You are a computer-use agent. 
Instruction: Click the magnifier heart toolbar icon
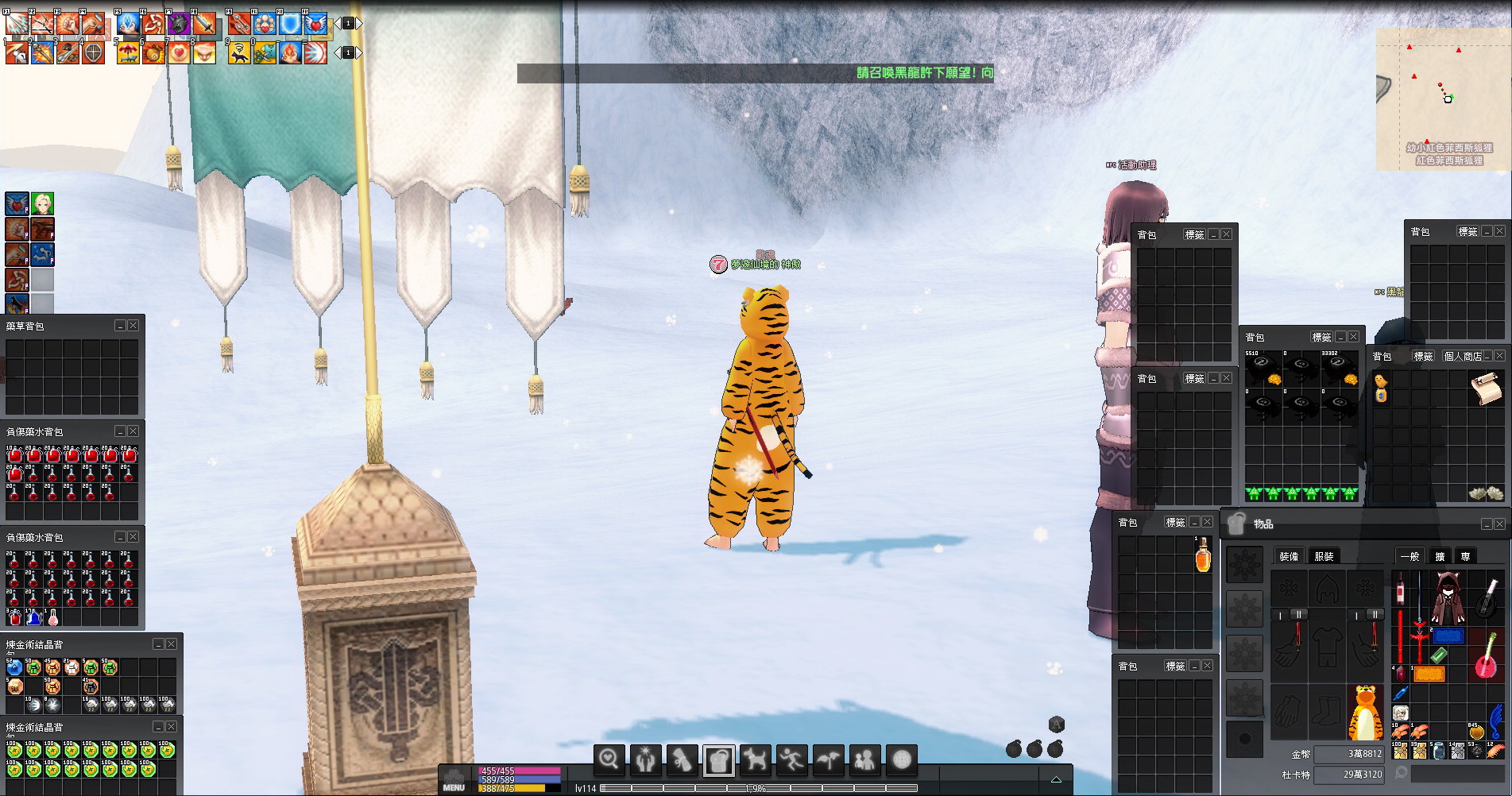coord(609,759)
